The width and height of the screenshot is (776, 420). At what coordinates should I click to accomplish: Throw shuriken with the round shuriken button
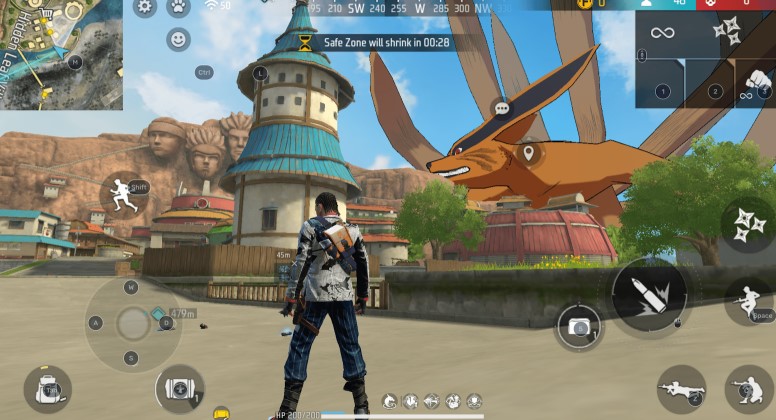(747, 222)
